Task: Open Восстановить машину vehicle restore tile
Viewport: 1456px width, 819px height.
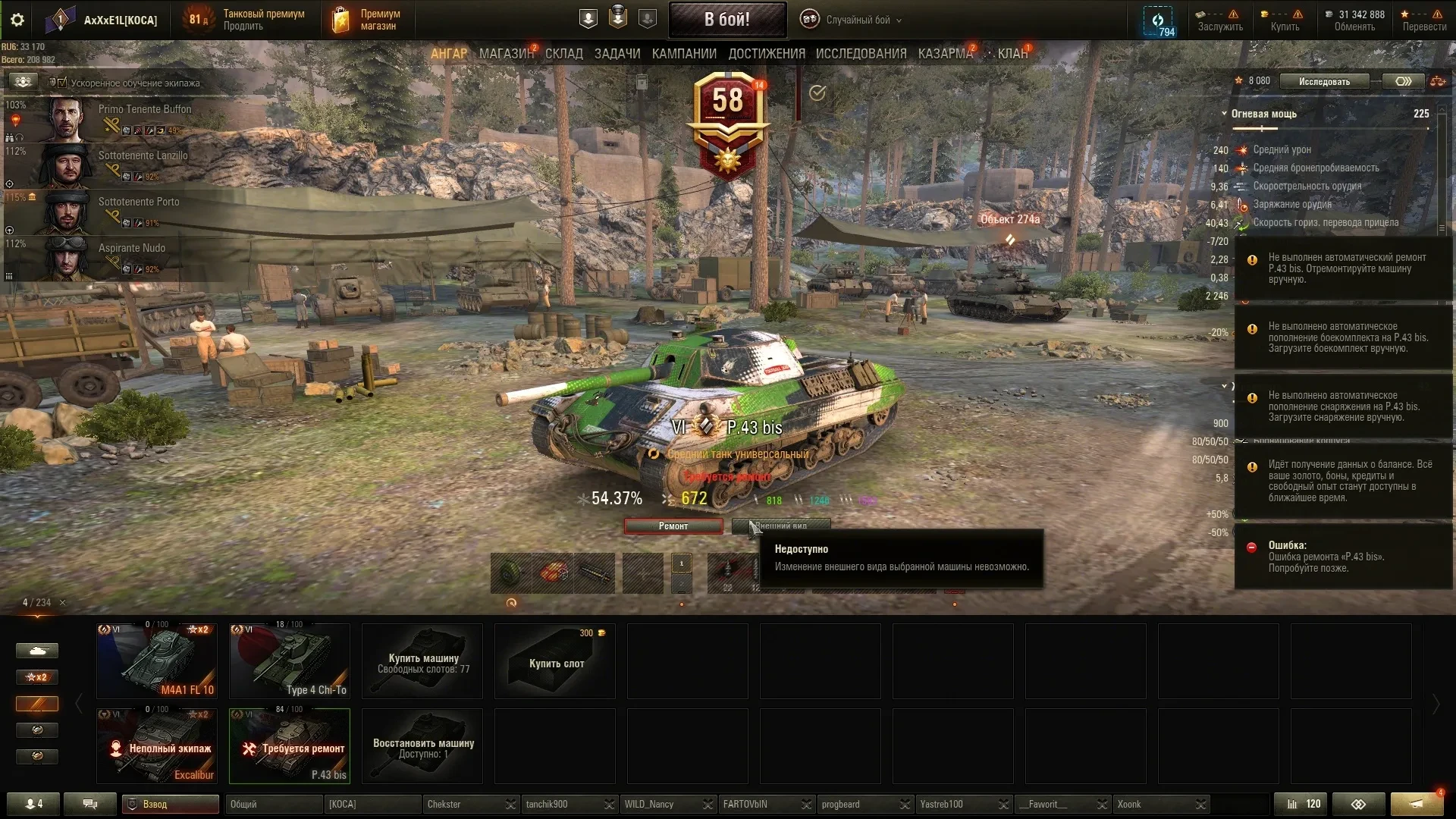Action: click(422, 746)
